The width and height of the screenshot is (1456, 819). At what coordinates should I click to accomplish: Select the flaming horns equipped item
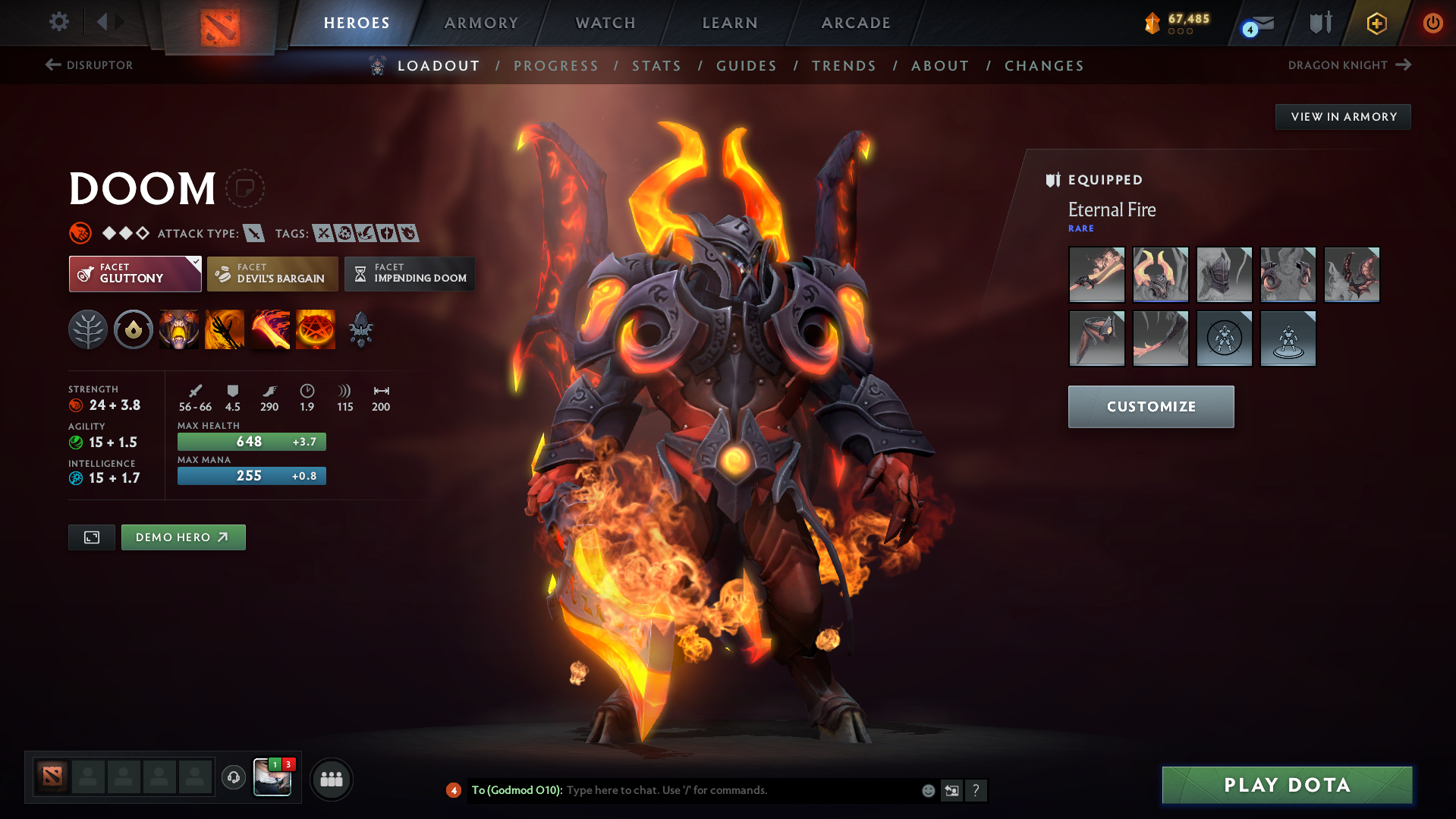(x=1160, y=274)
